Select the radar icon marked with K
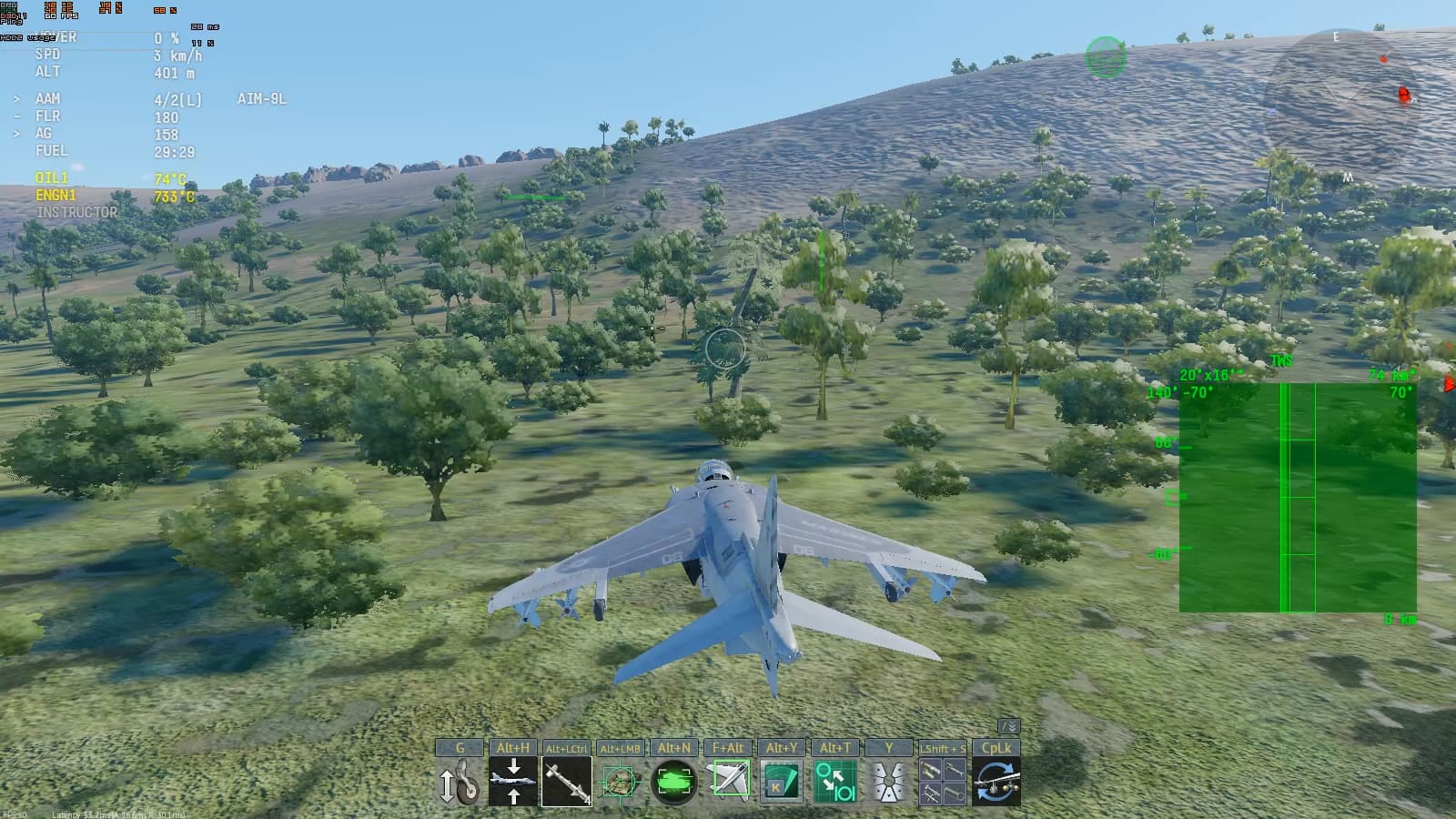This screenshot has width=1456, height=819. [779, 781]
